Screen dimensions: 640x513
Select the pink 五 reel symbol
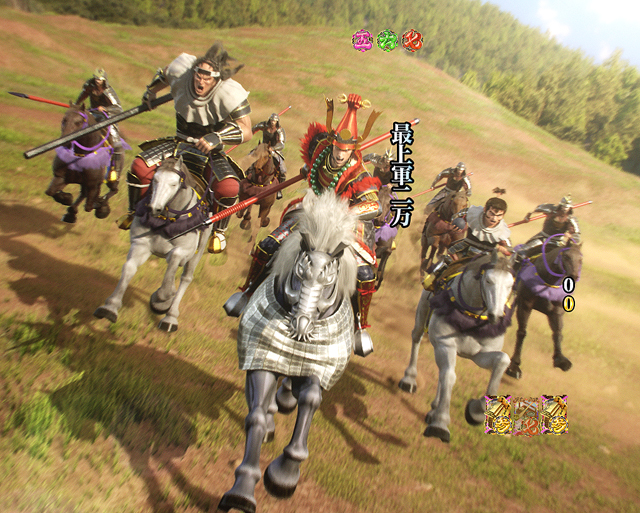click(x=362, y=41)
